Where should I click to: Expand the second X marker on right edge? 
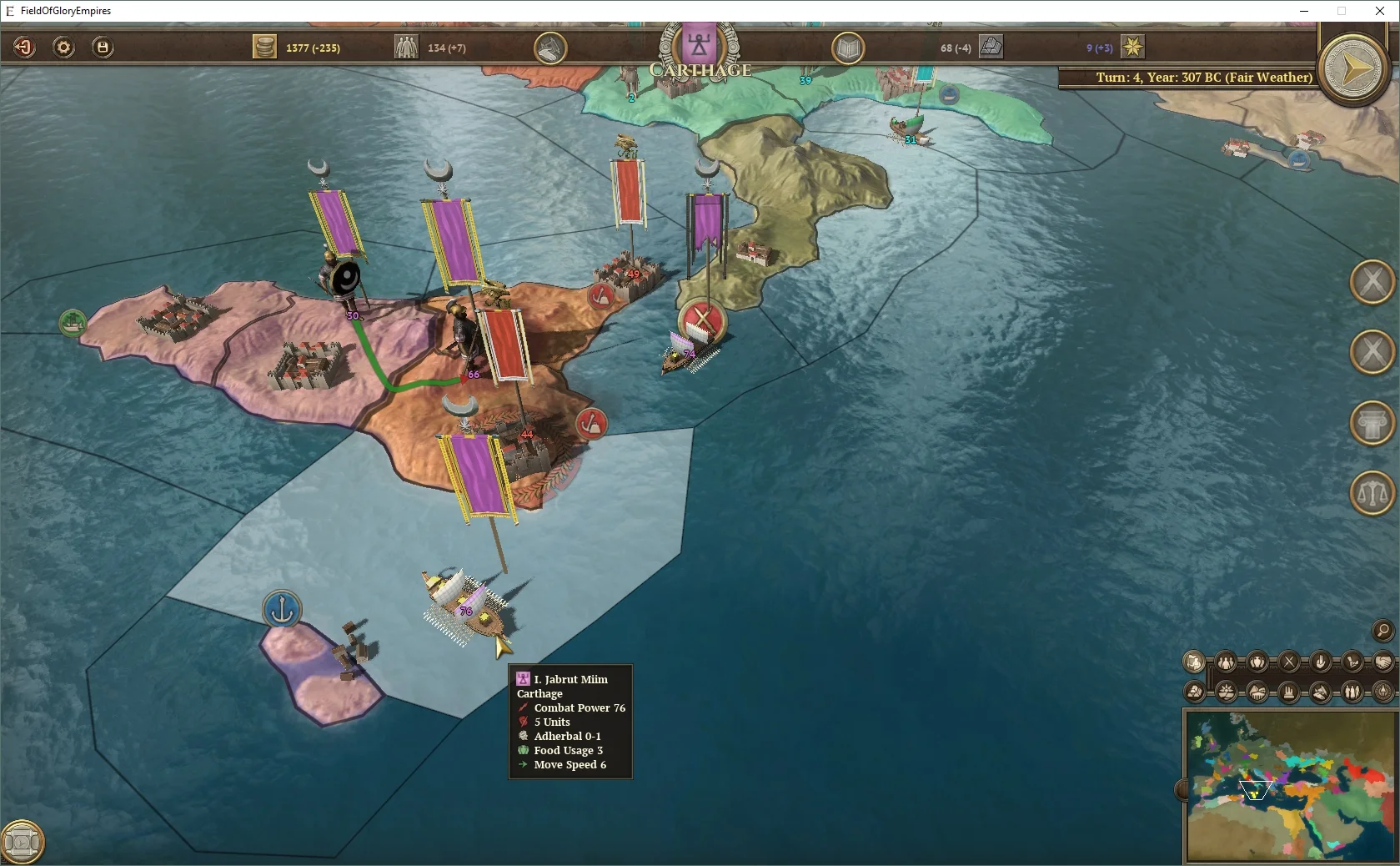click(1372, 352)
